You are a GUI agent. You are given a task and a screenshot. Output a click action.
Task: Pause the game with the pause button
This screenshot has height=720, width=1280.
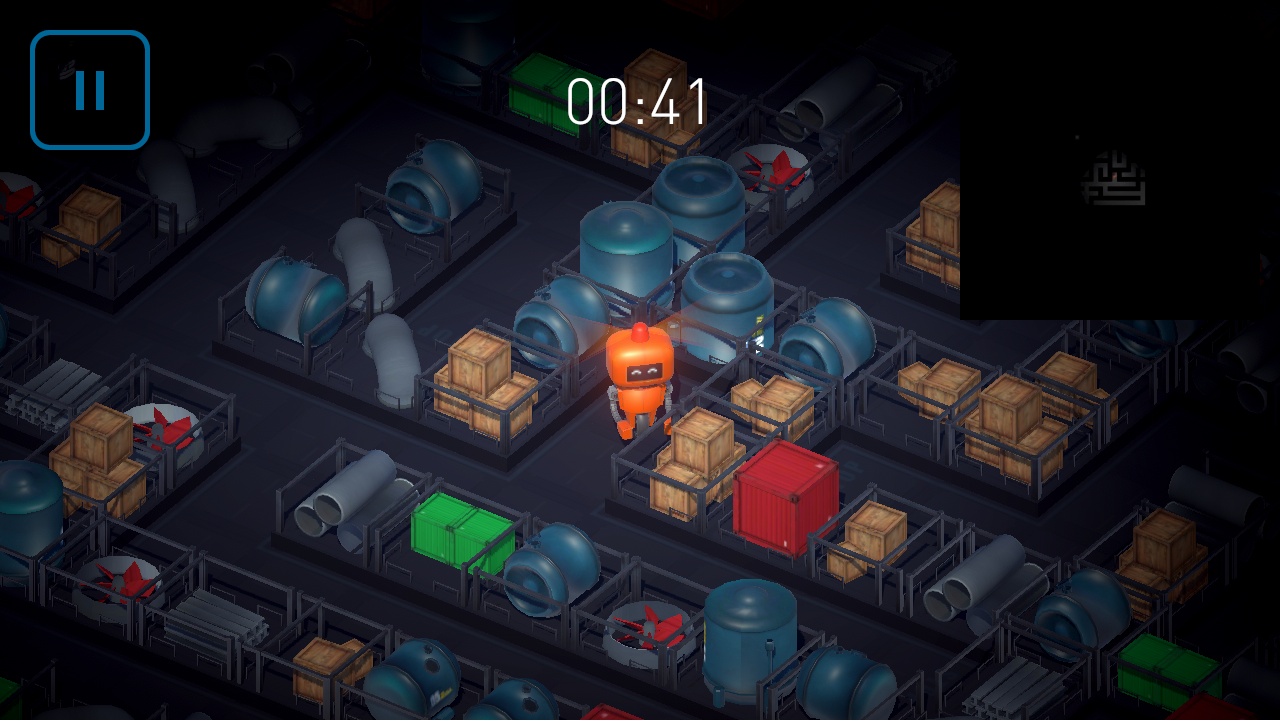(x=90, y=90)
